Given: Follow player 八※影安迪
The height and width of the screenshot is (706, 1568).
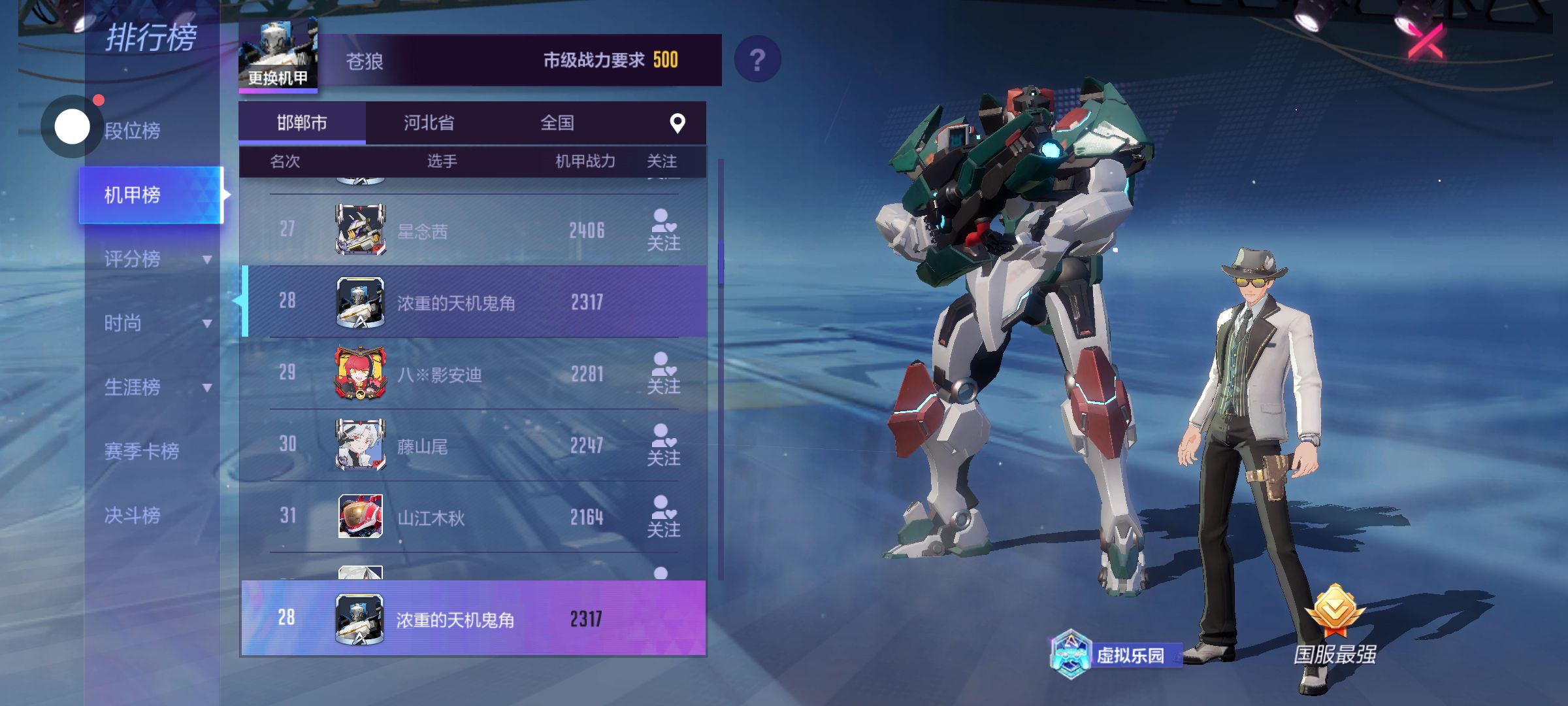Looking at the screenshot, I should point(663,373).
